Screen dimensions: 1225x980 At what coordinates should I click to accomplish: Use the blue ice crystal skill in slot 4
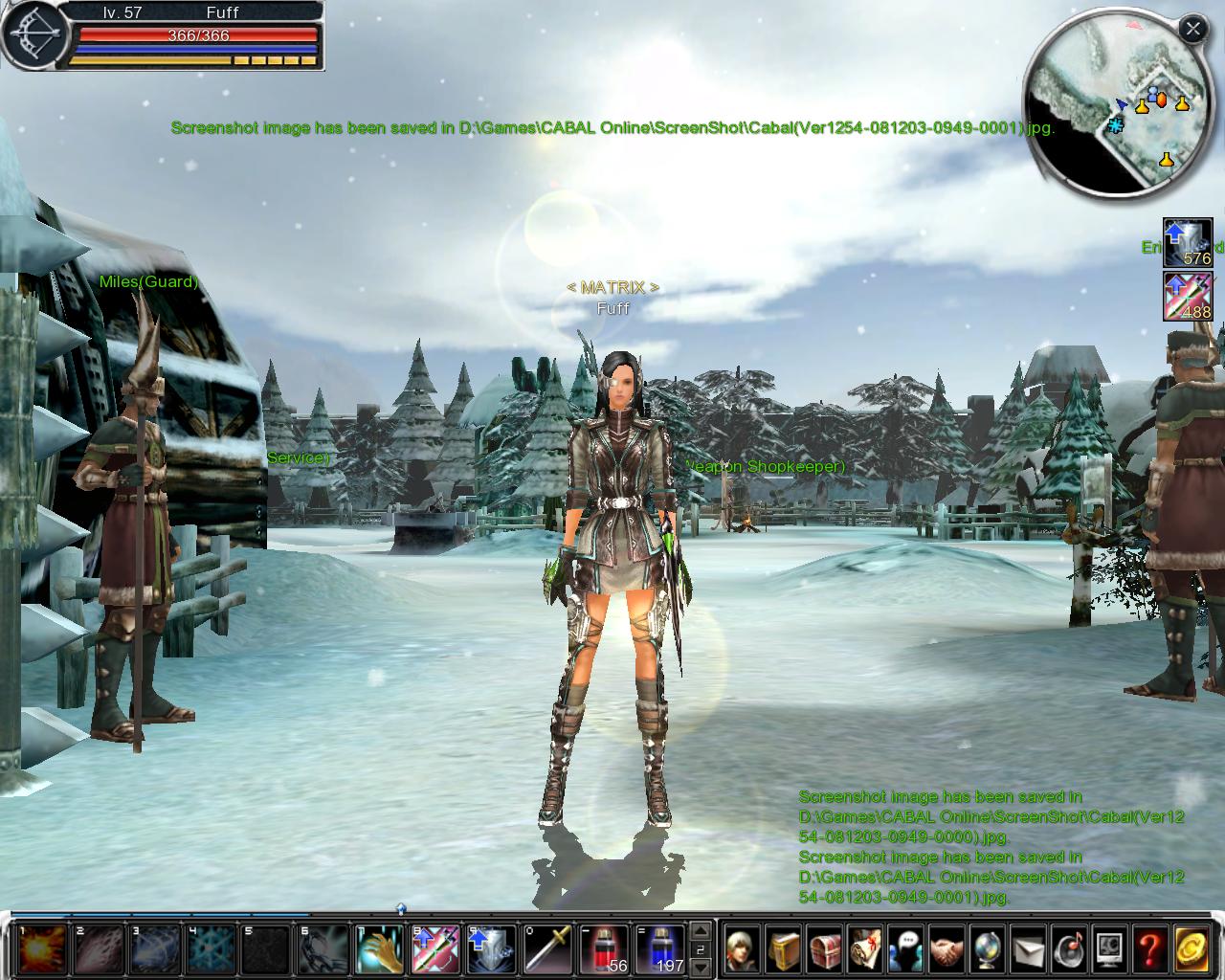pyautogui.click(x=211, y=949)
